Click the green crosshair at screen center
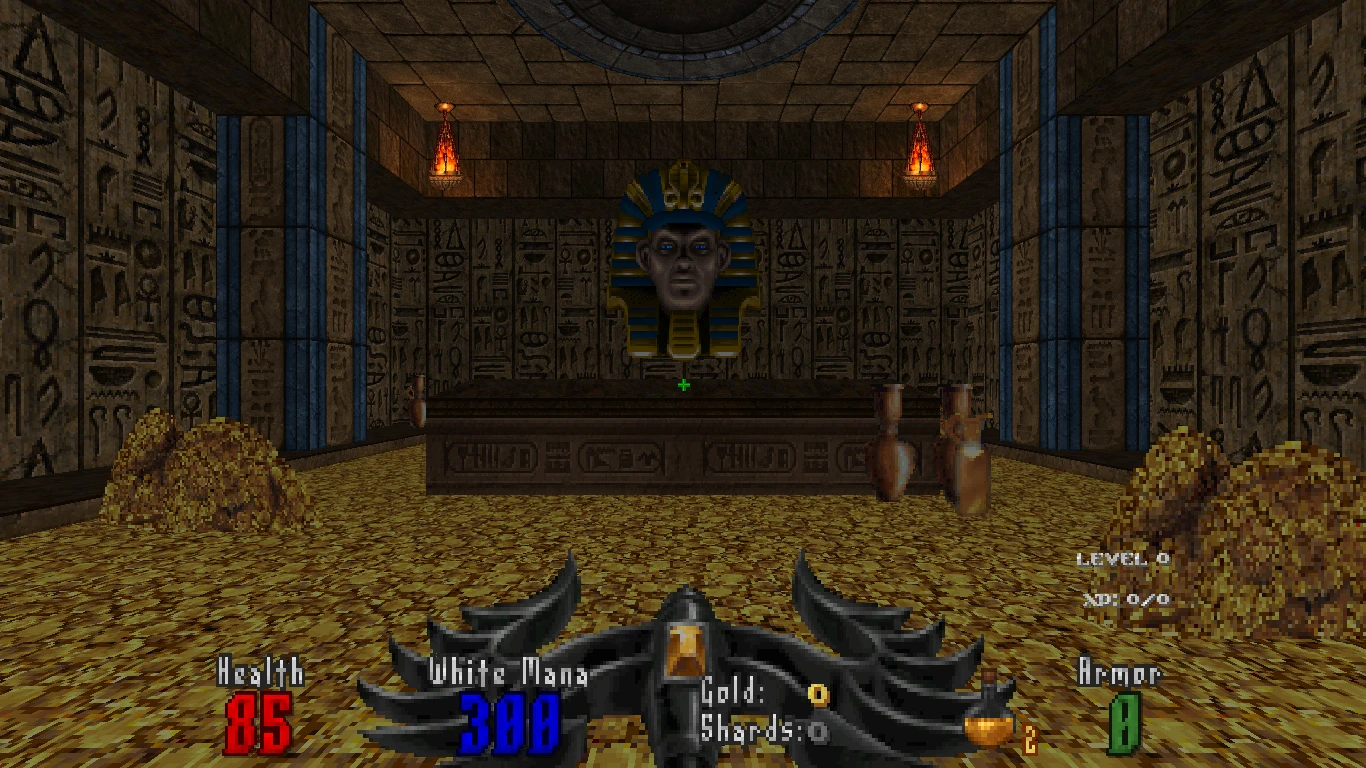This screenshot has width=1366, height=768. 683,385
